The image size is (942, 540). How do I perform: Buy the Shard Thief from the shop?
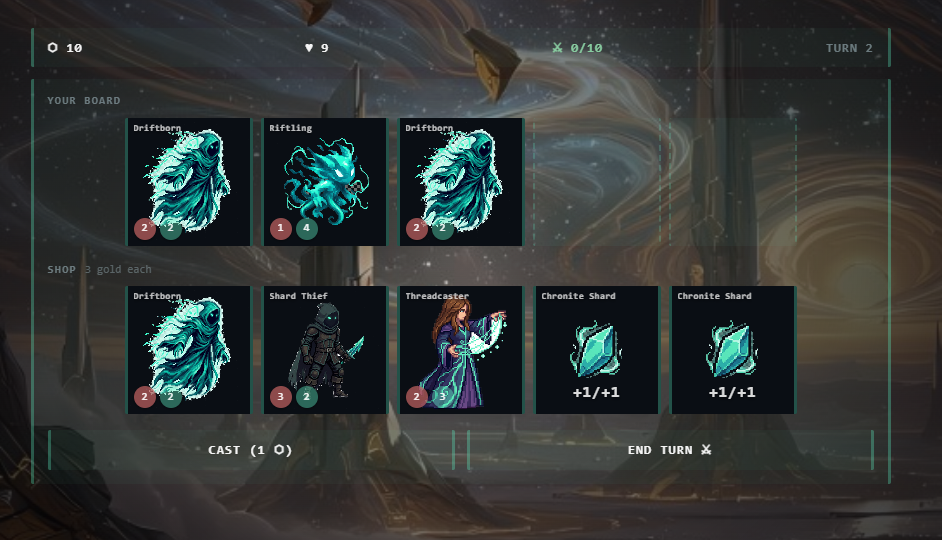click(x=325, y=349)
